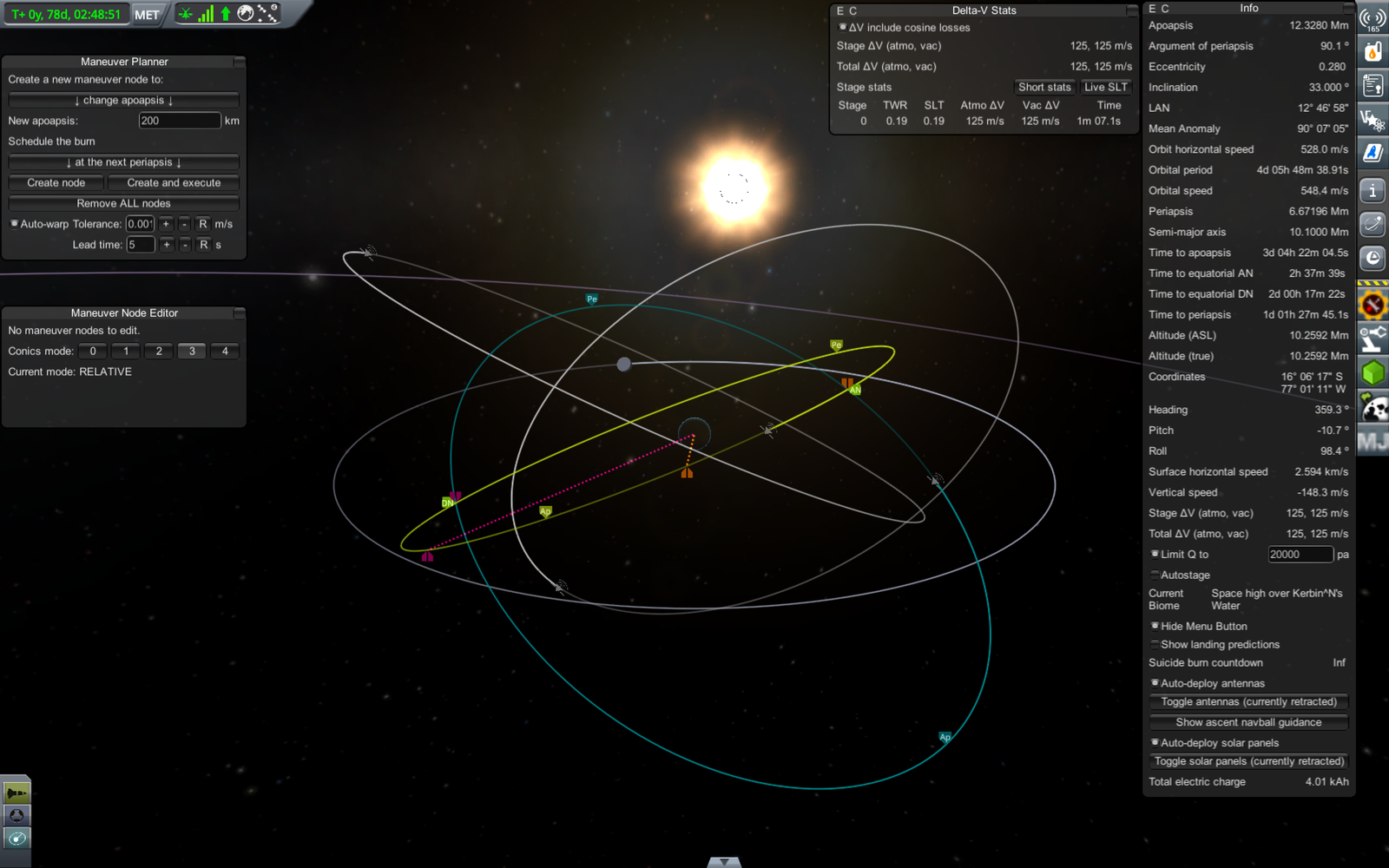
Task: Enable Show landing predictions
Action: pyautogui.click(x=1155, y=644)
